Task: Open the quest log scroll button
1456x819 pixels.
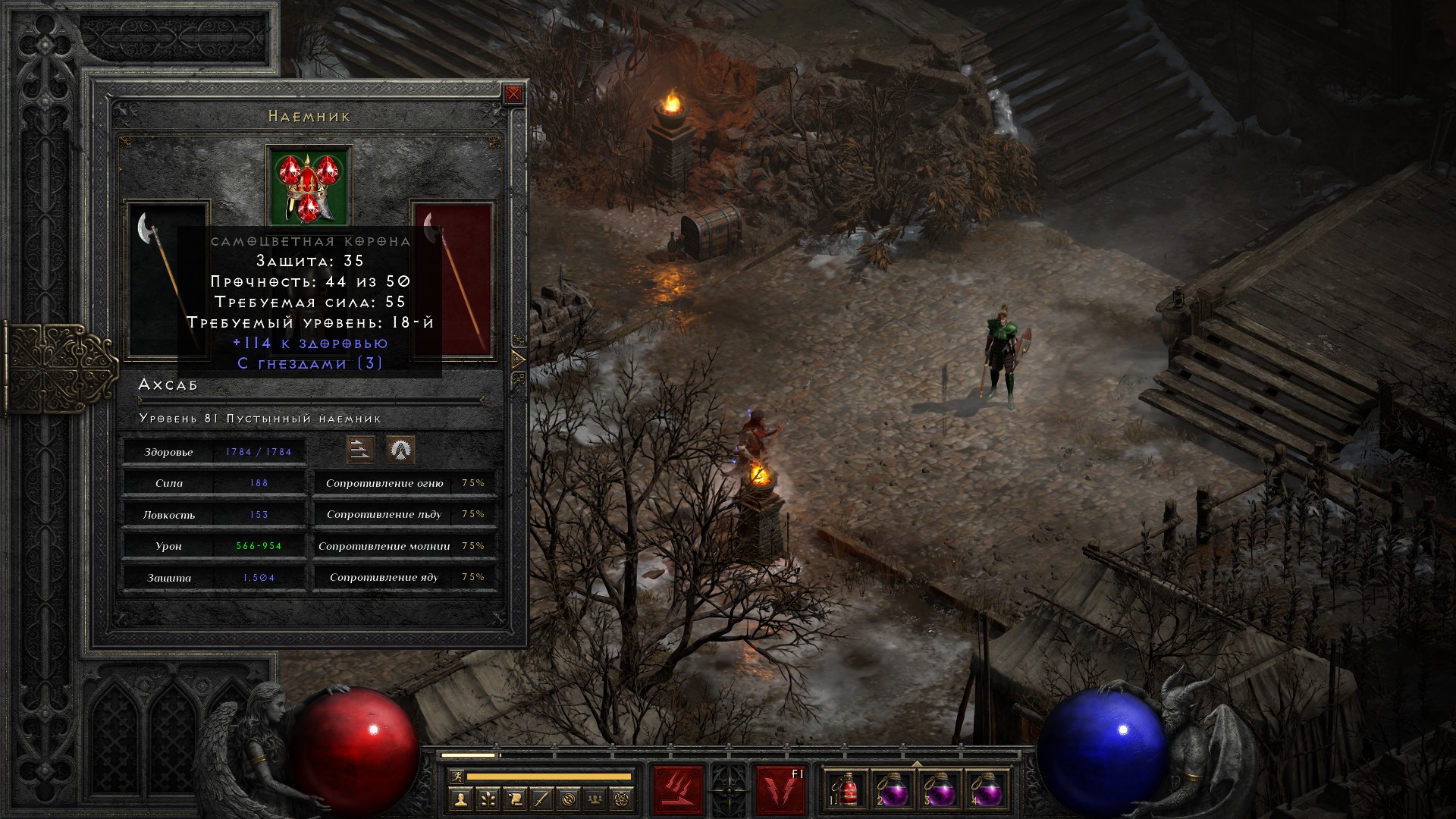Action: tap(515, 799)
